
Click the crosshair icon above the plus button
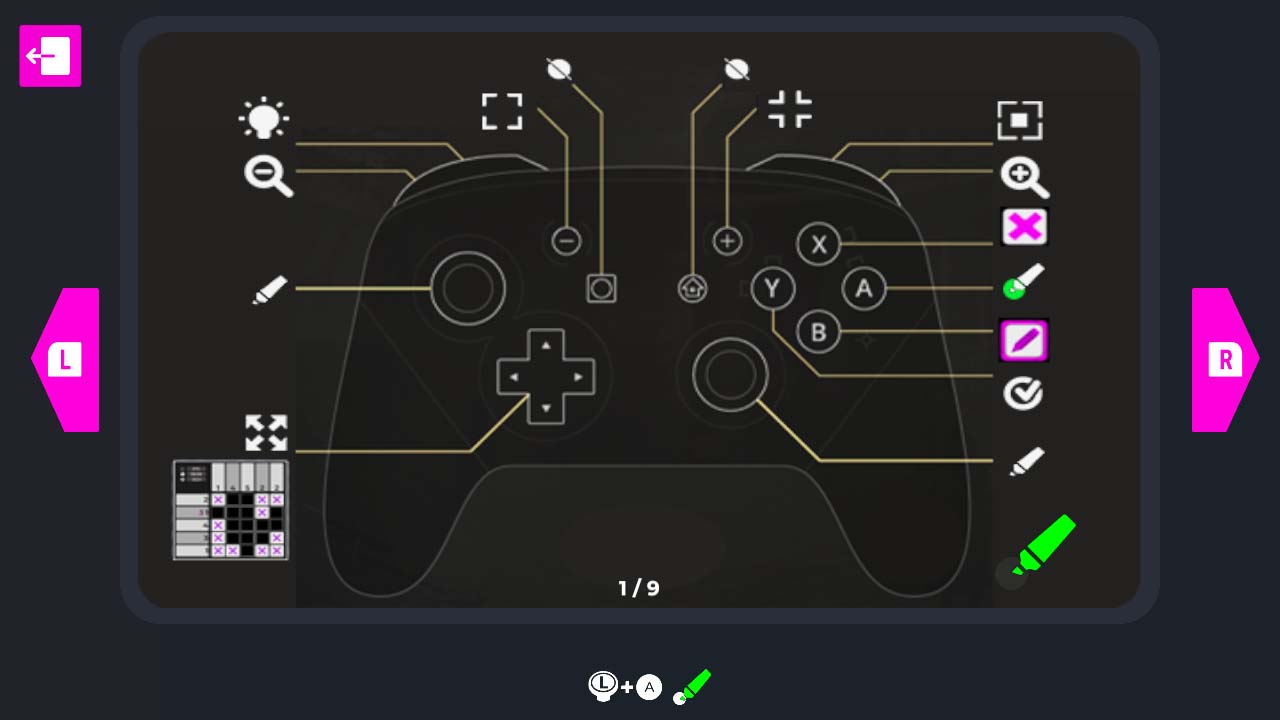tap(790, 110)
